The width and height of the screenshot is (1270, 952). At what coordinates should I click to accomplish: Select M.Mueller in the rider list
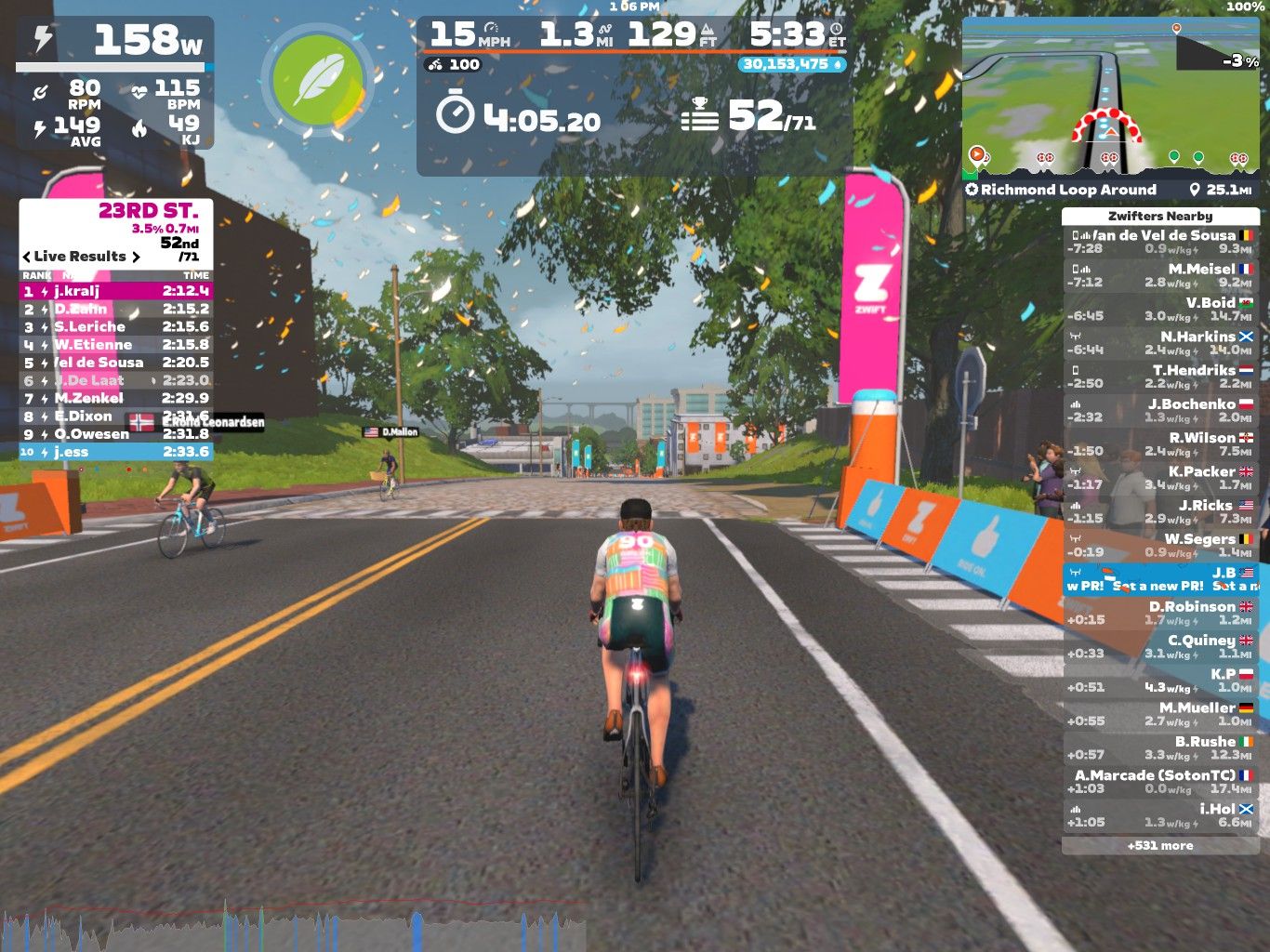click(x=1160, y=714)
